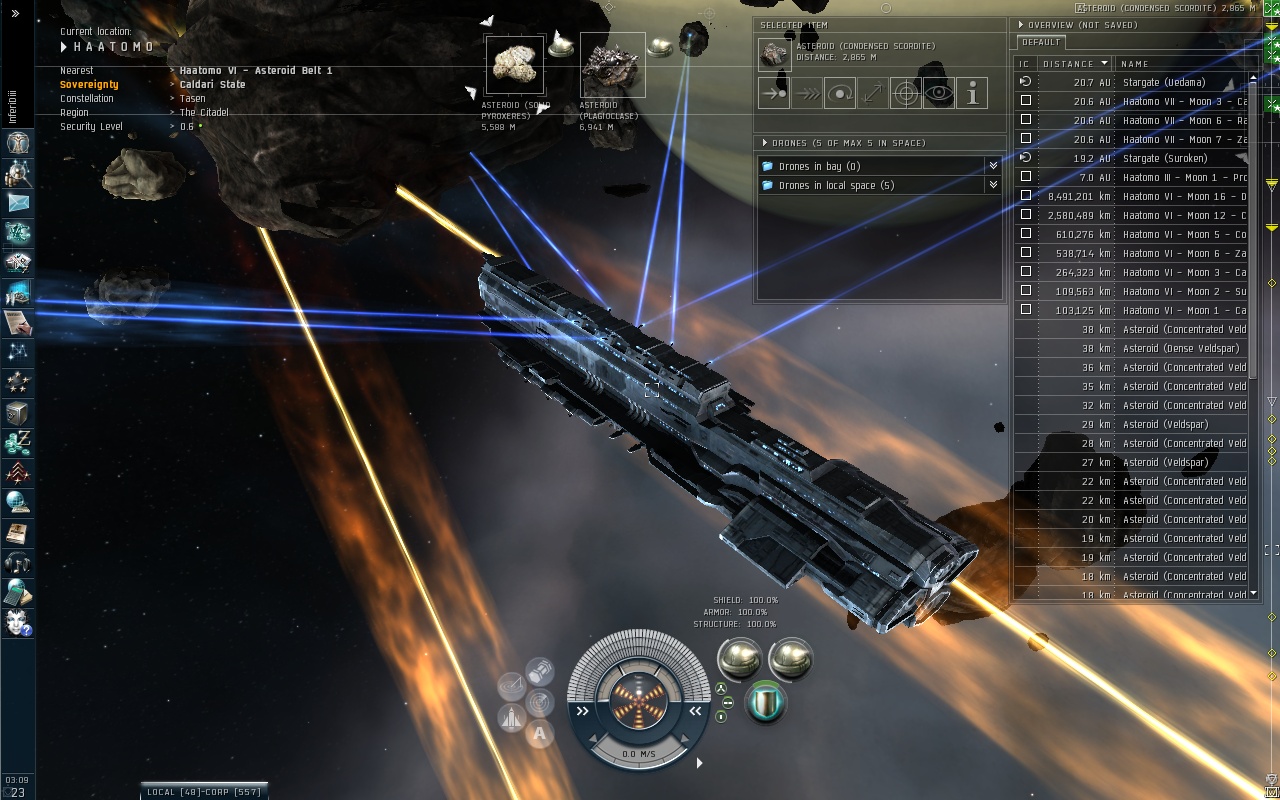Toggle the shield hardener module
The height and width of the screenshot is (800, 1280).
pyautogui.click(x=766, y=701)
